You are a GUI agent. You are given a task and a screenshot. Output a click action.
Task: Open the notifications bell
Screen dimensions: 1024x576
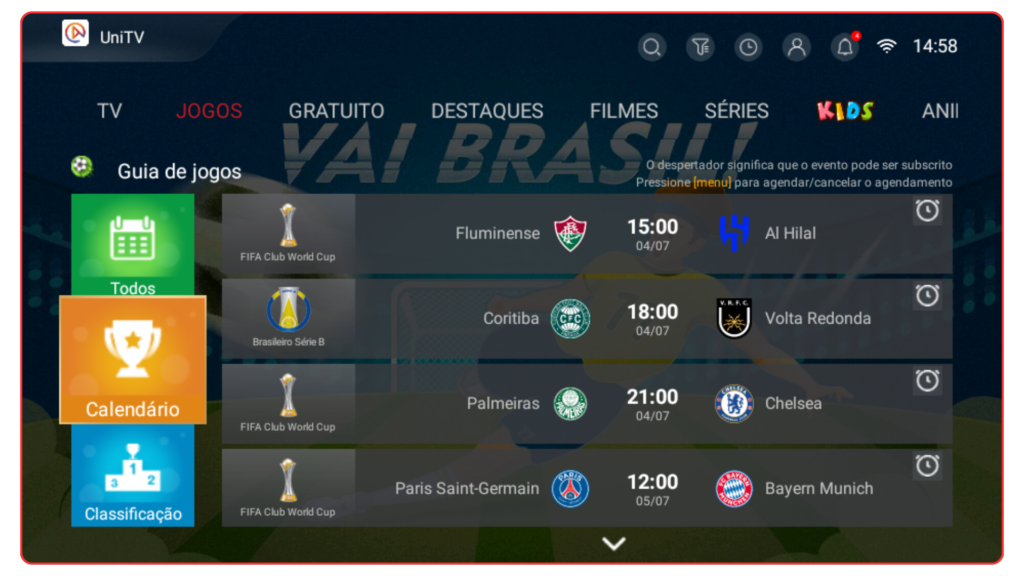coord(845,47)
